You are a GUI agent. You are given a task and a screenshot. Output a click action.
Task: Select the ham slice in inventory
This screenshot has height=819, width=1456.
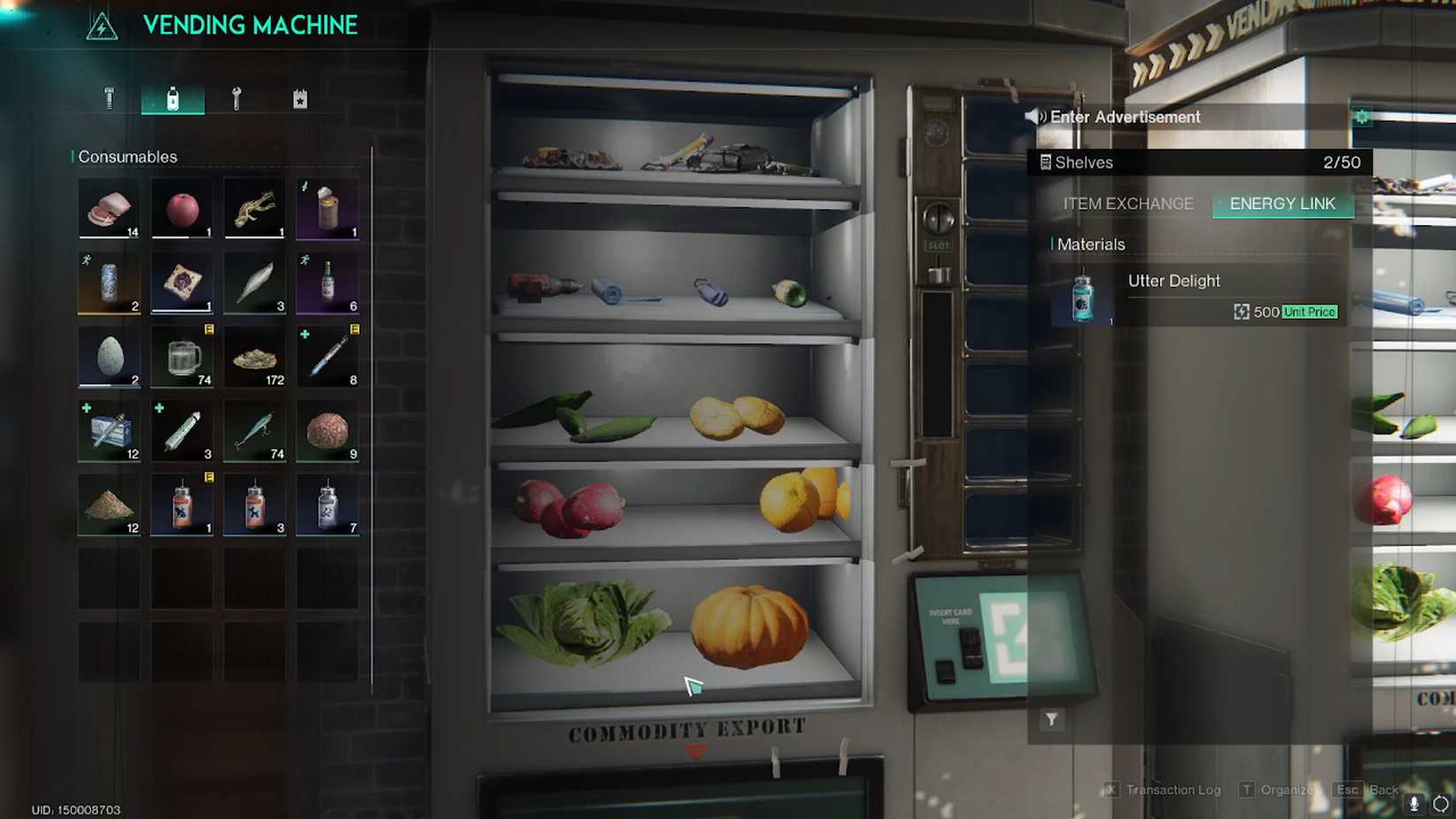pyautogui.click(x=108, y=207)
